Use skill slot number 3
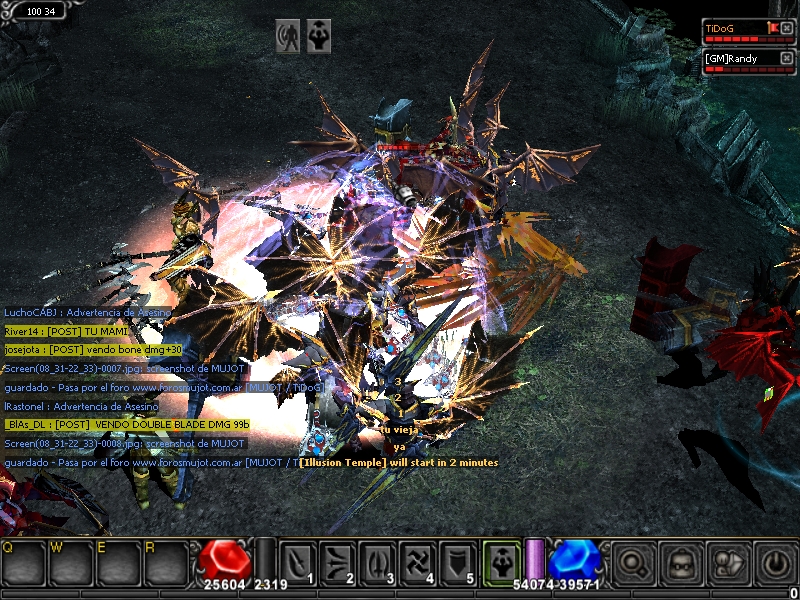 (x=380, y=562)
